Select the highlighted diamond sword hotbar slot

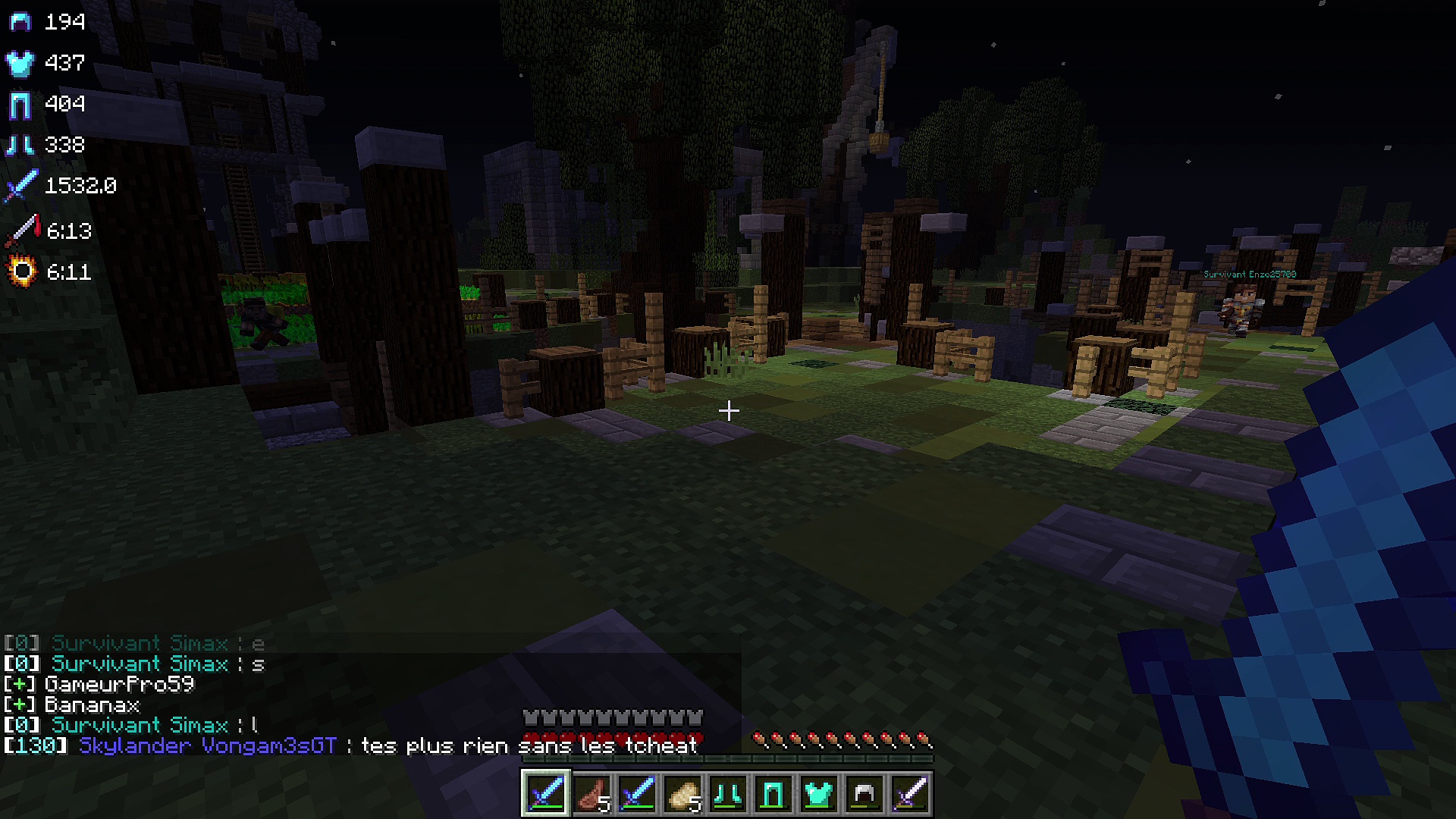[x=546, y=794]
